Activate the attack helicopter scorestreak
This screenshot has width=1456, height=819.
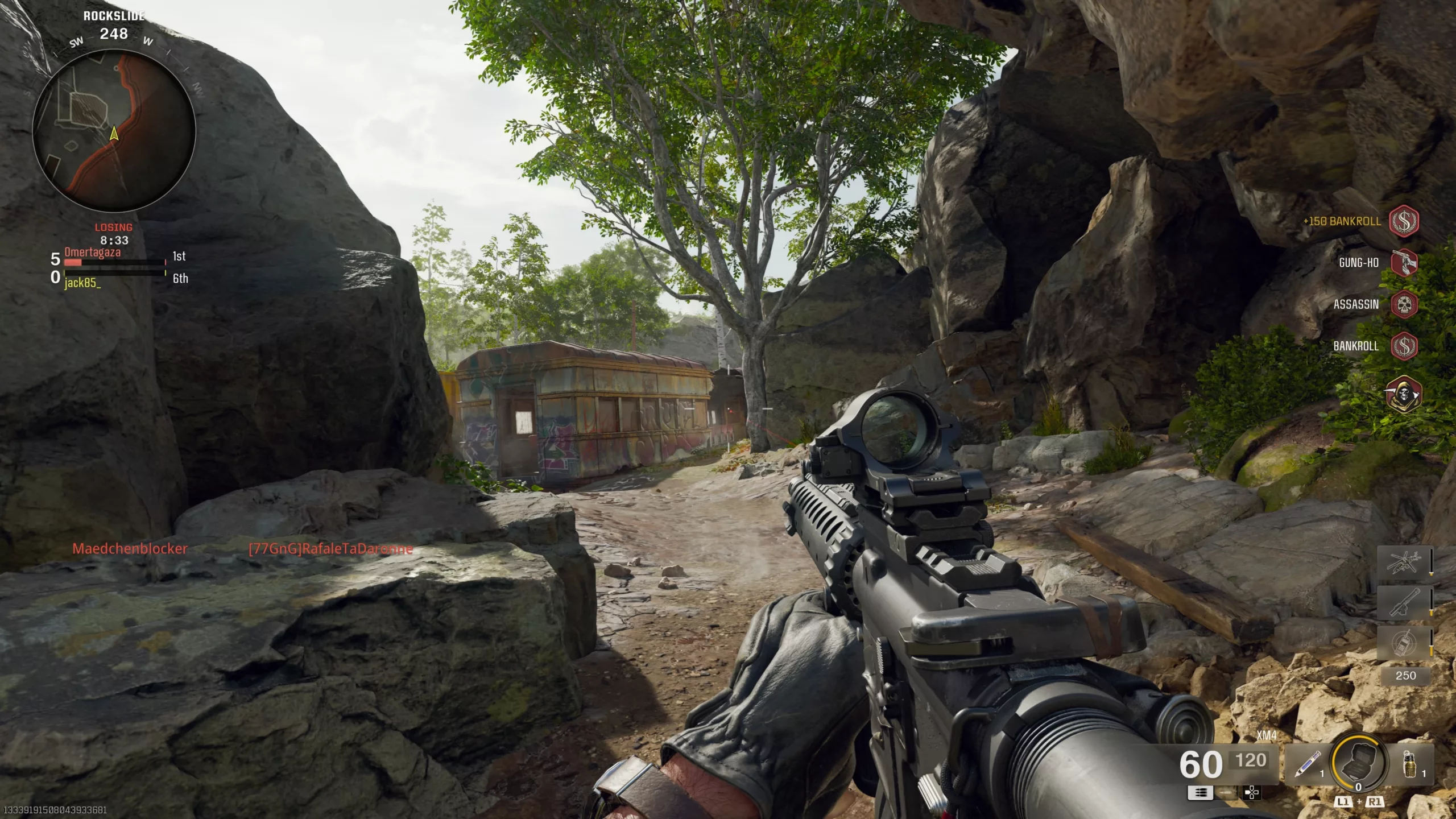[1403, 562]
